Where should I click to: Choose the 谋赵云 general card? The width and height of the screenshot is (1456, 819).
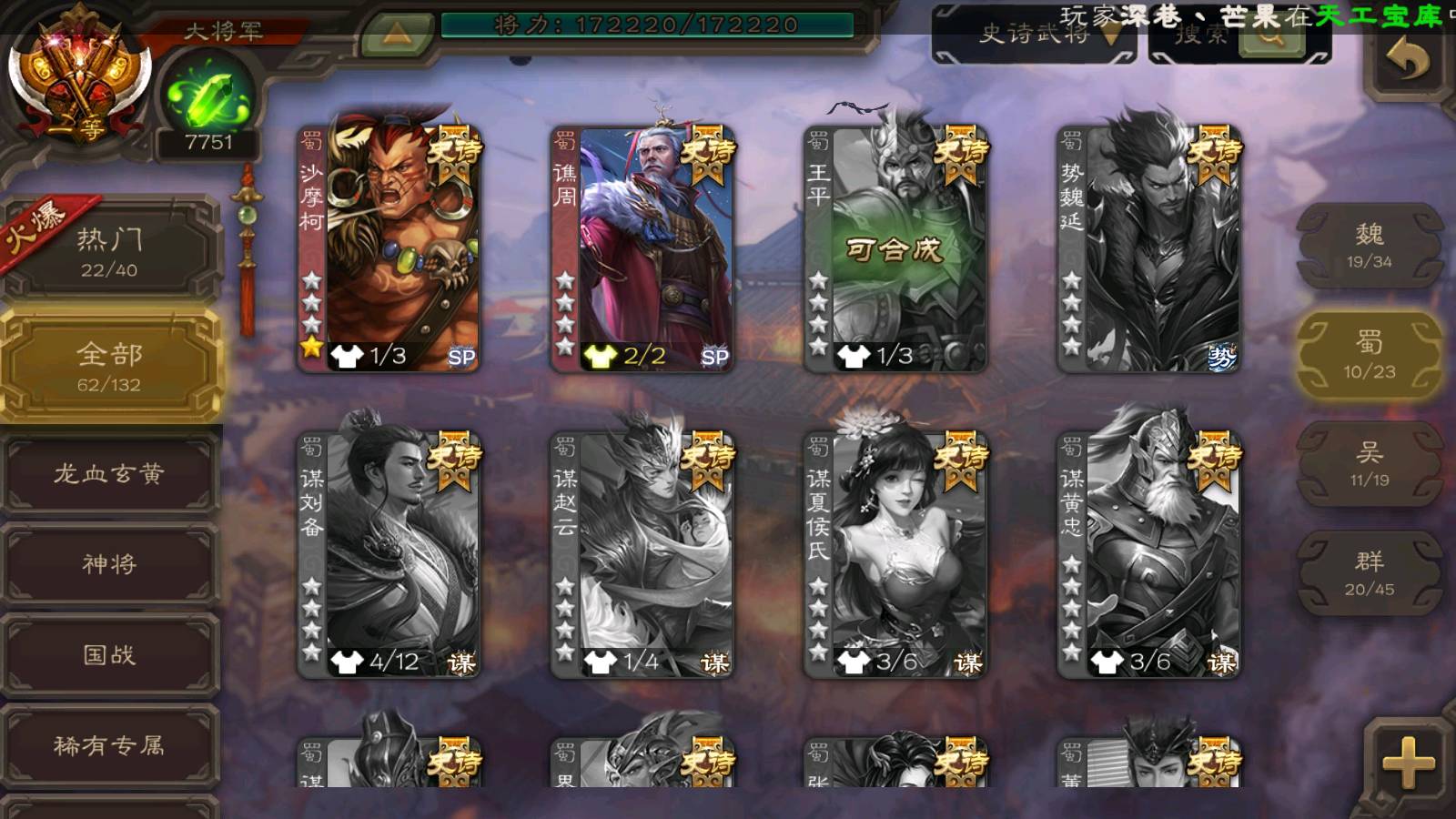coord(642,553)
